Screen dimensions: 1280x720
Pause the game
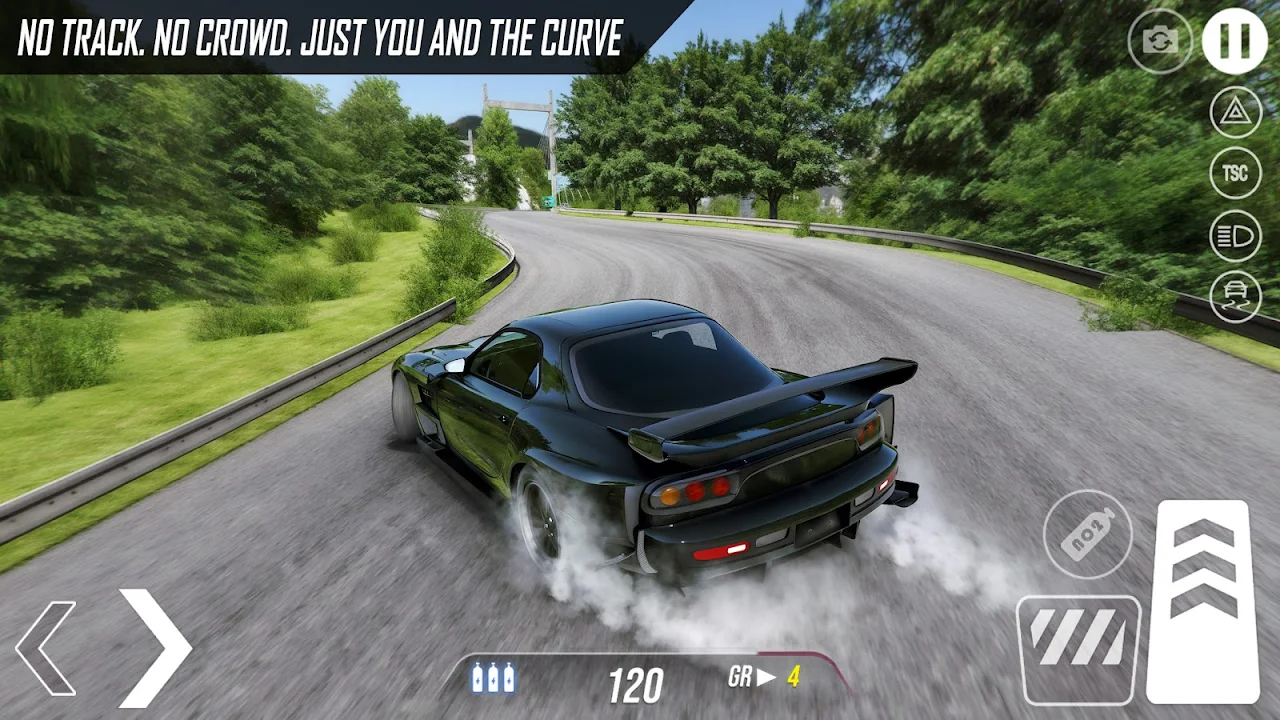[1234, 41]
